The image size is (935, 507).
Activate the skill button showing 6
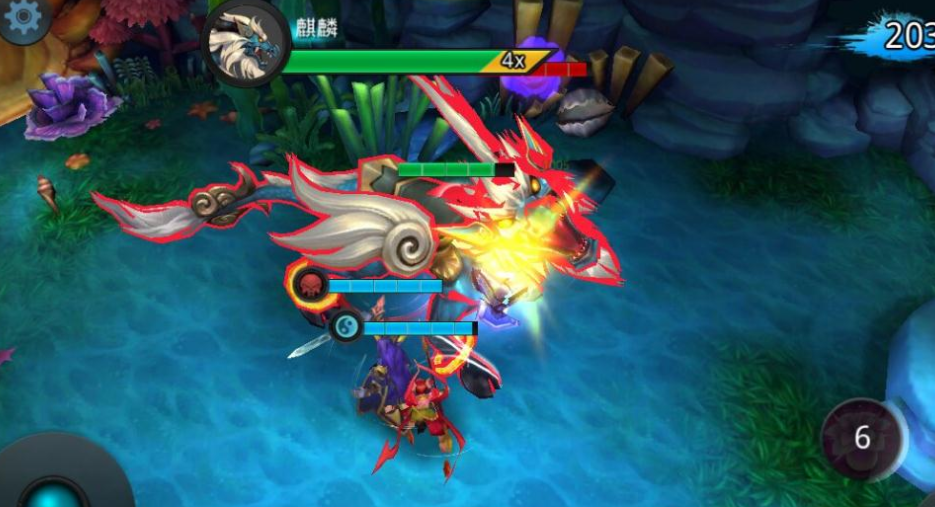tap(861, 438)
